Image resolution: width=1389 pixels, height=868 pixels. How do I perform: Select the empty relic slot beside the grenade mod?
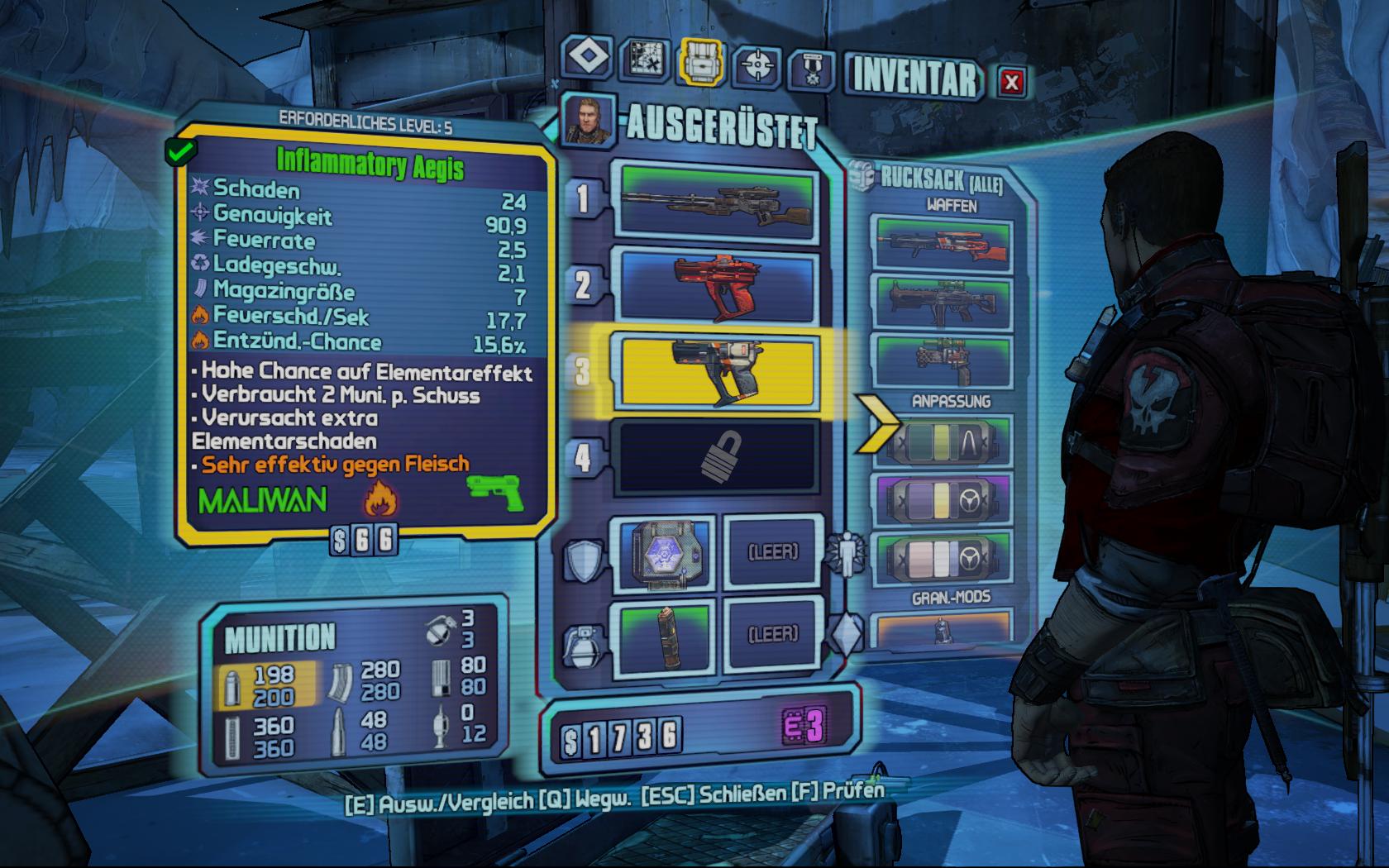[773, 636]
